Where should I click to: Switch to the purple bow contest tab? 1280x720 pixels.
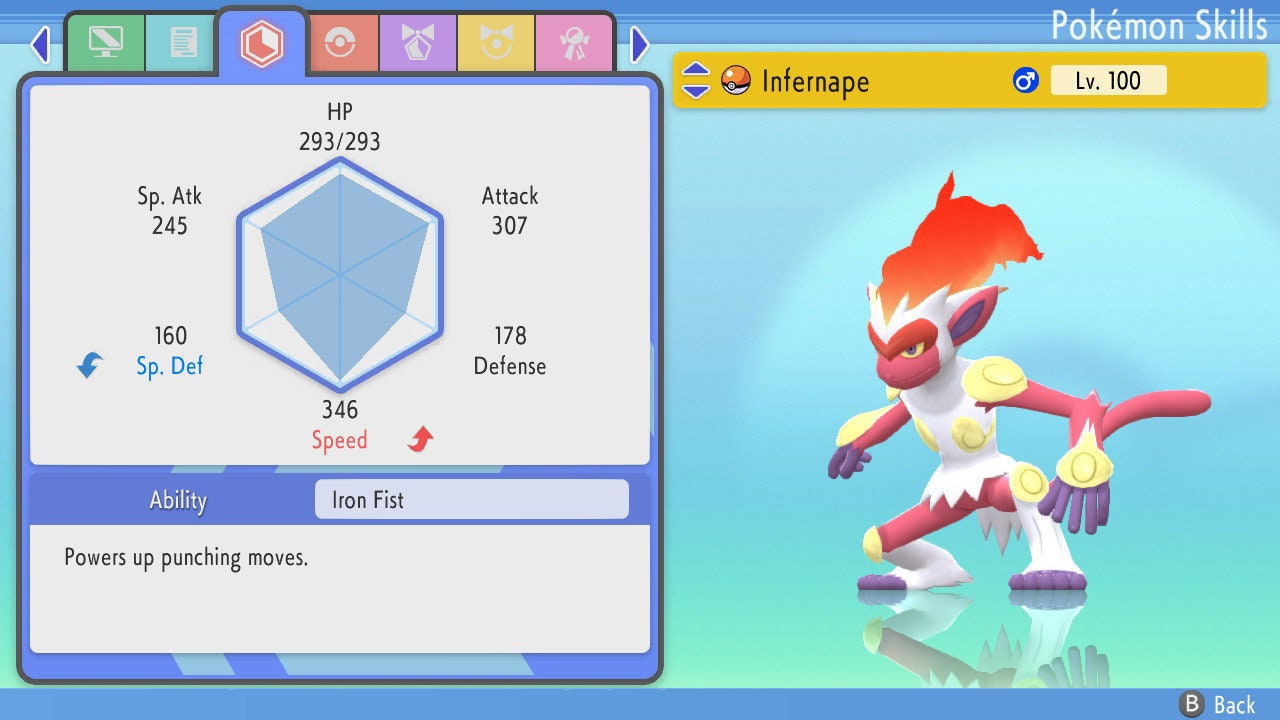pyautogui.click(x=417, y=43)
